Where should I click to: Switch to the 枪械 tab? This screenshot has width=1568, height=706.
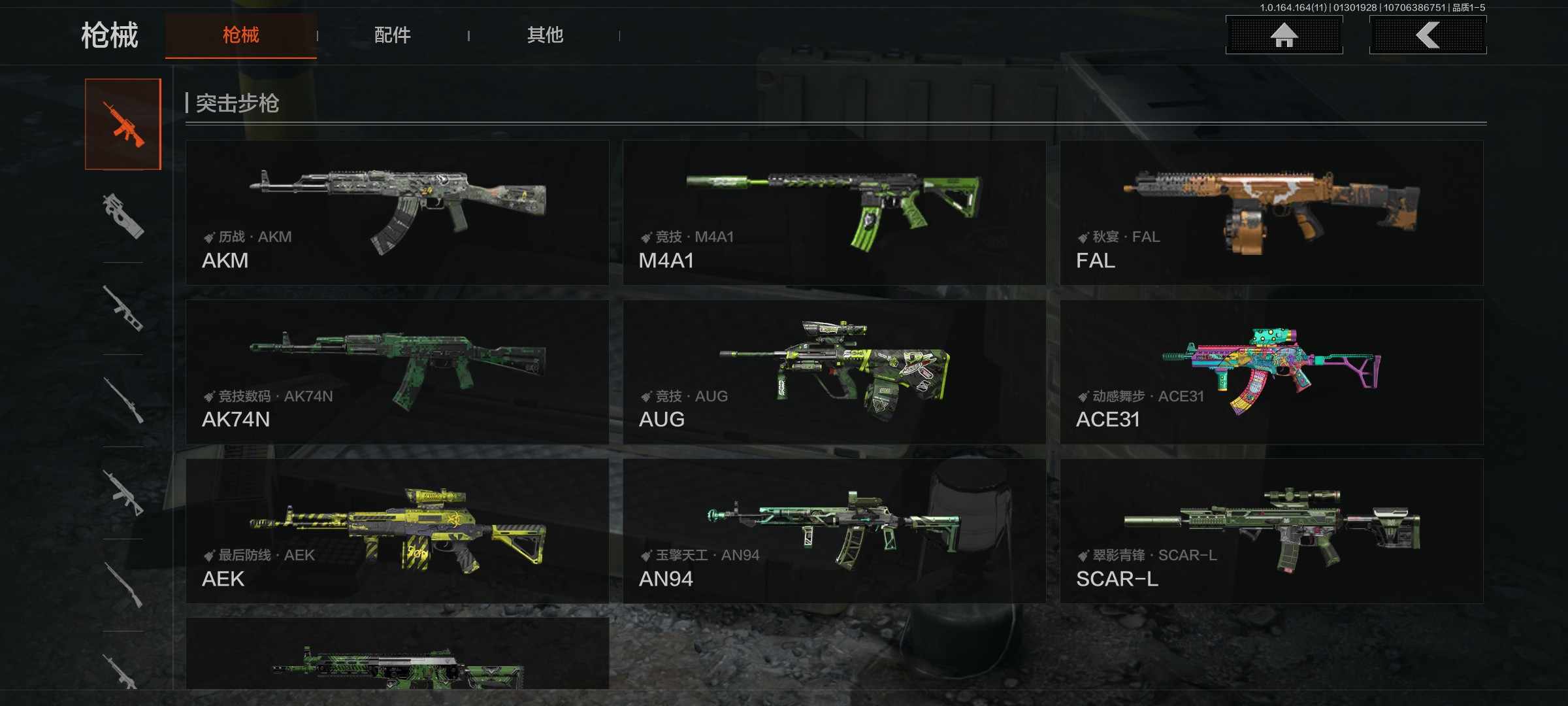click(x=240, y=35)
